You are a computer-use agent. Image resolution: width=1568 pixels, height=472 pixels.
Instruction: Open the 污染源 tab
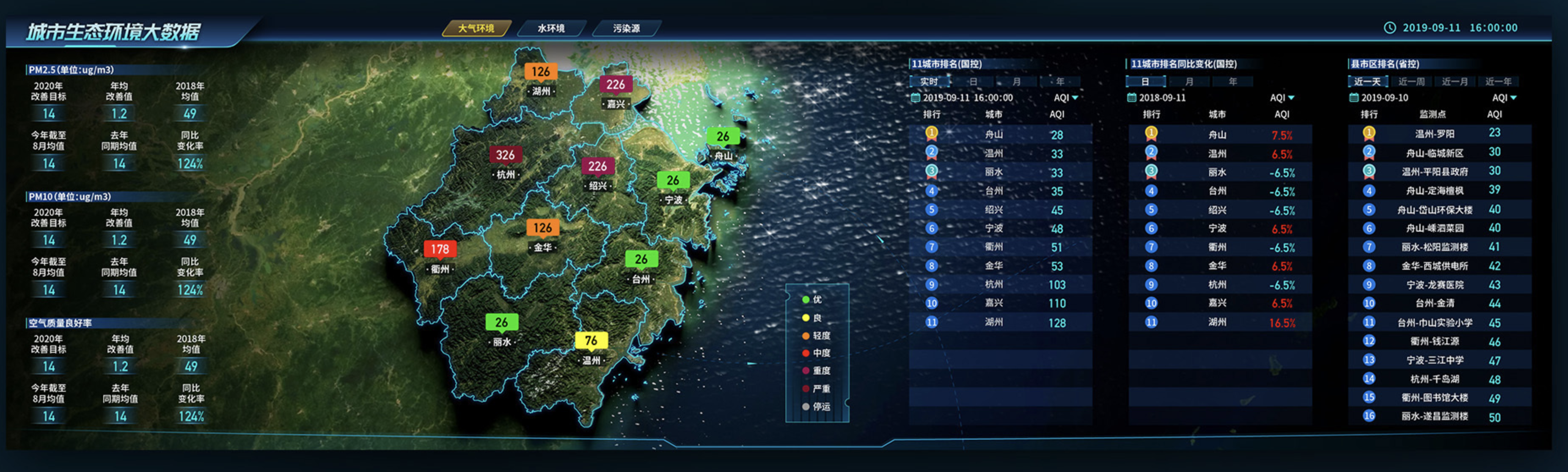click(x=626, y=29)
